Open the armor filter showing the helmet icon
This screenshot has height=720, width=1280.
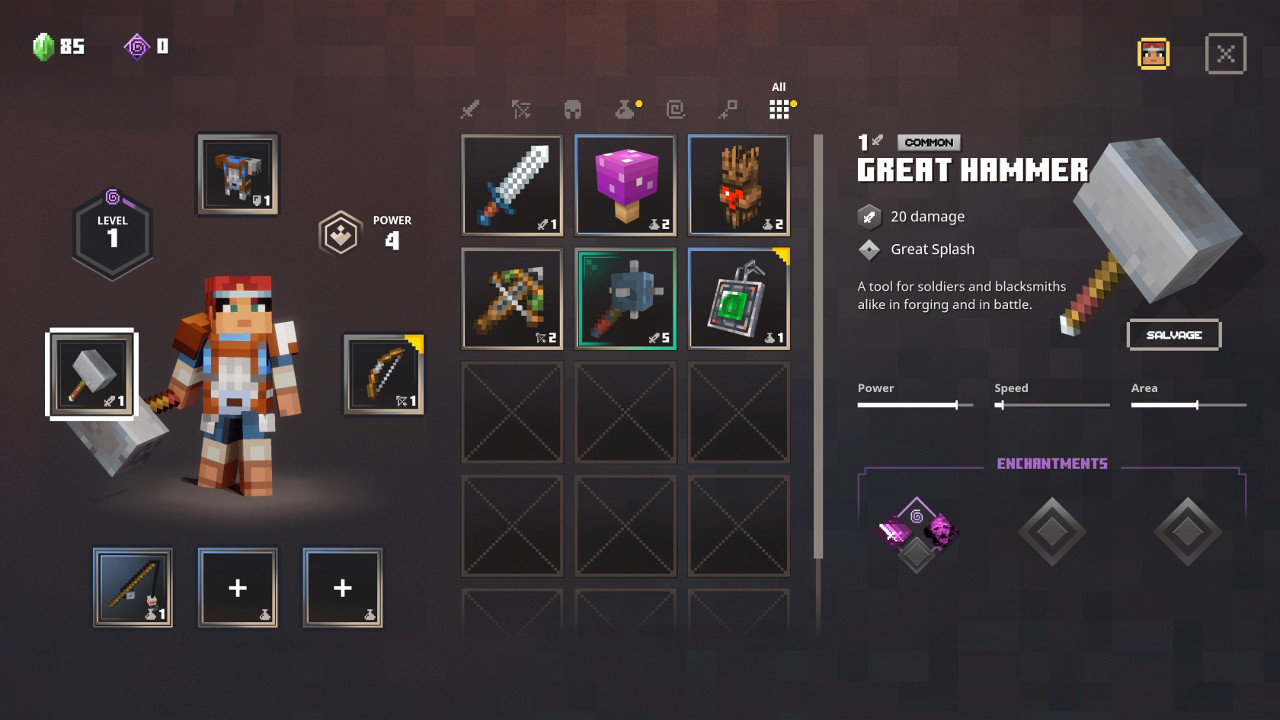click(x=572, y=110)
